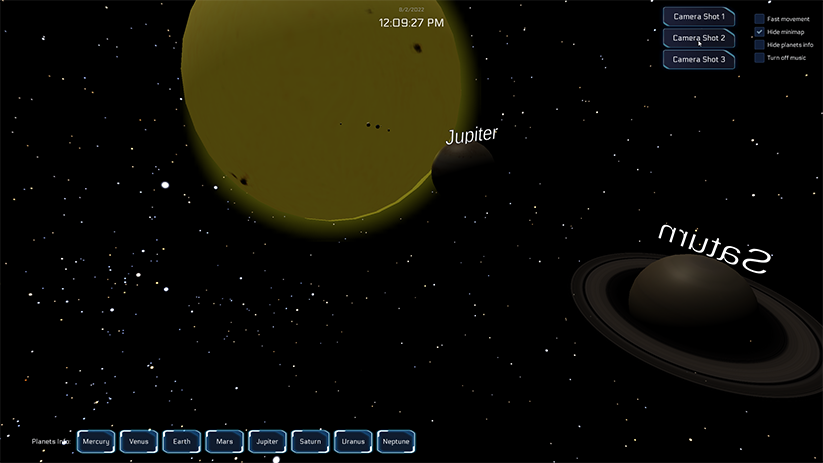Viewport: 823px width, 463px height.
Task: Switch to Camera Shot 2
Action: click(x=698, y=38)
